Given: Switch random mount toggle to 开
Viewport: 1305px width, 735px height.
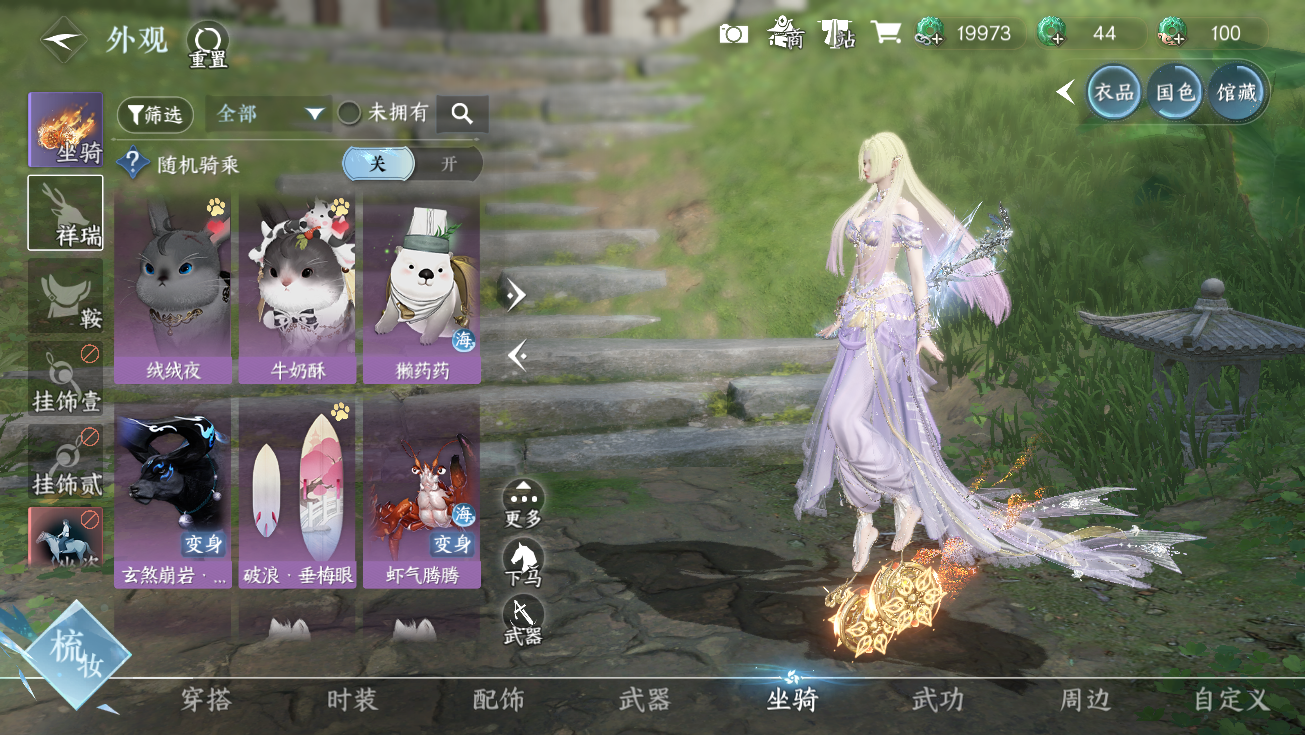Looking at the screenshot, I should coord(448,164).
